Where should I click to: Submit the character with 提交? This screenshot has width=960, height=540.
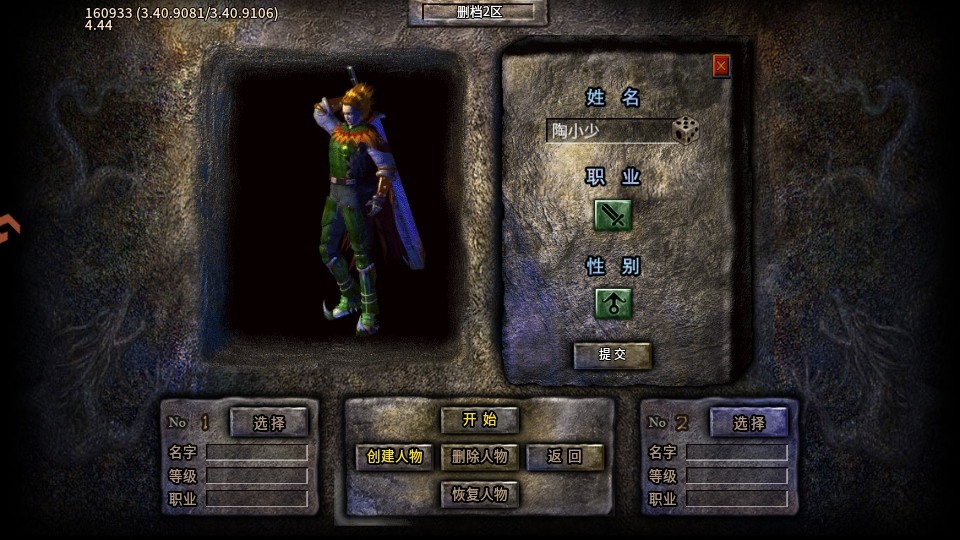(x=612, y=354)
